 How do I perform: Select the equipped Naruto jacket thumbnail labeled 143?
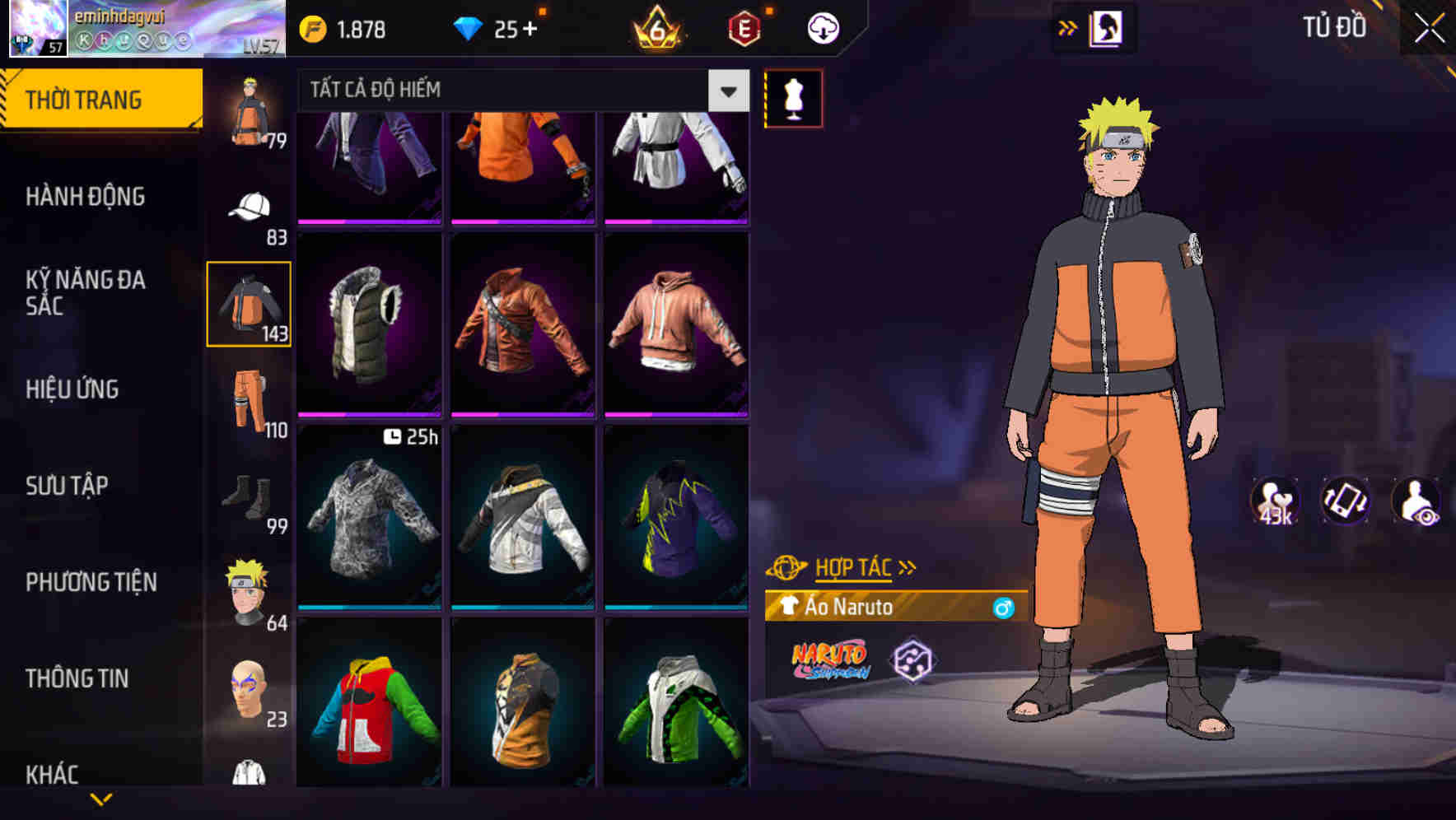click(x=250, y=303)
